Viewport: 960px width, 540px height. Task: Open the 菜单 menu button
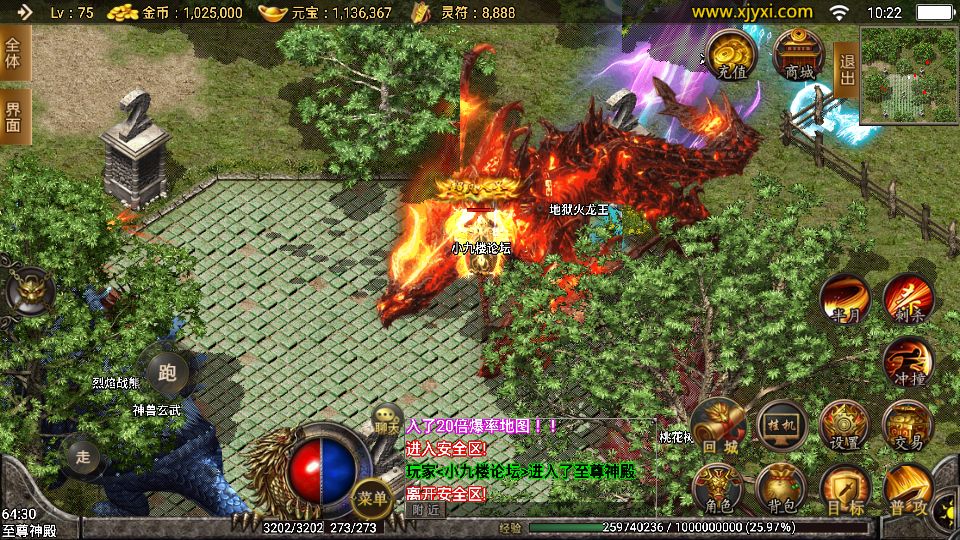(x=371, y=497)
